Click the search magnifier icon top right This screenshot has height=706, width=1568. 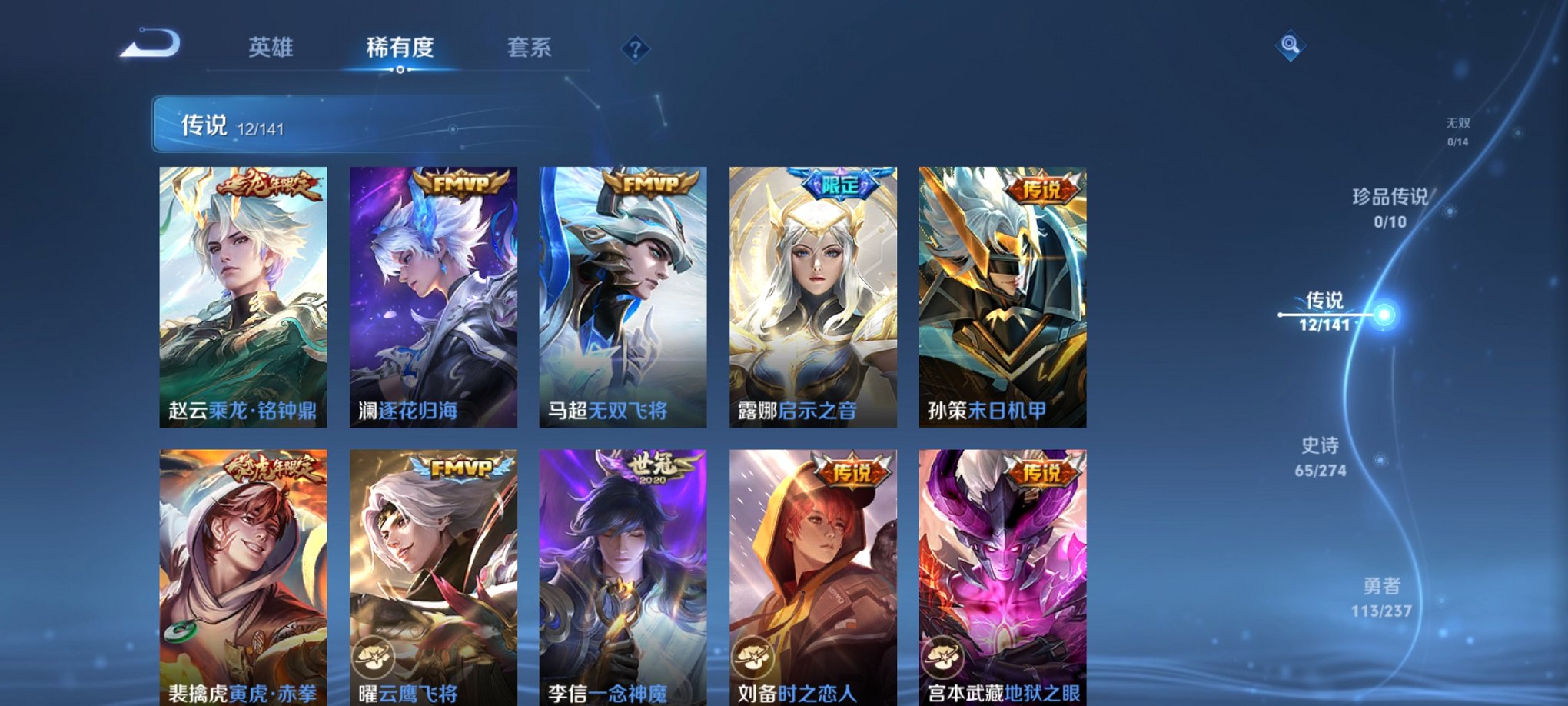point(1291,45)
